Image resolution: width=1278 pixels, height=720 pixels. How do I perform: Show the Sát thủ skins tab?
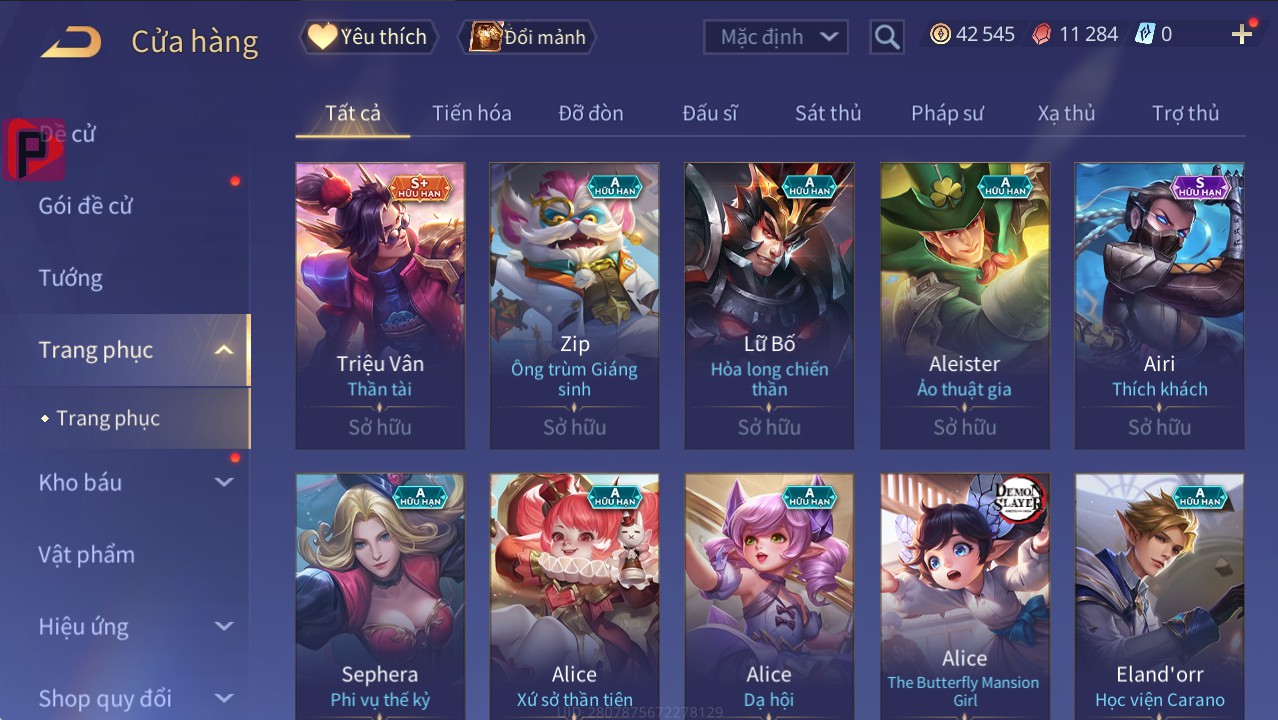828,113
